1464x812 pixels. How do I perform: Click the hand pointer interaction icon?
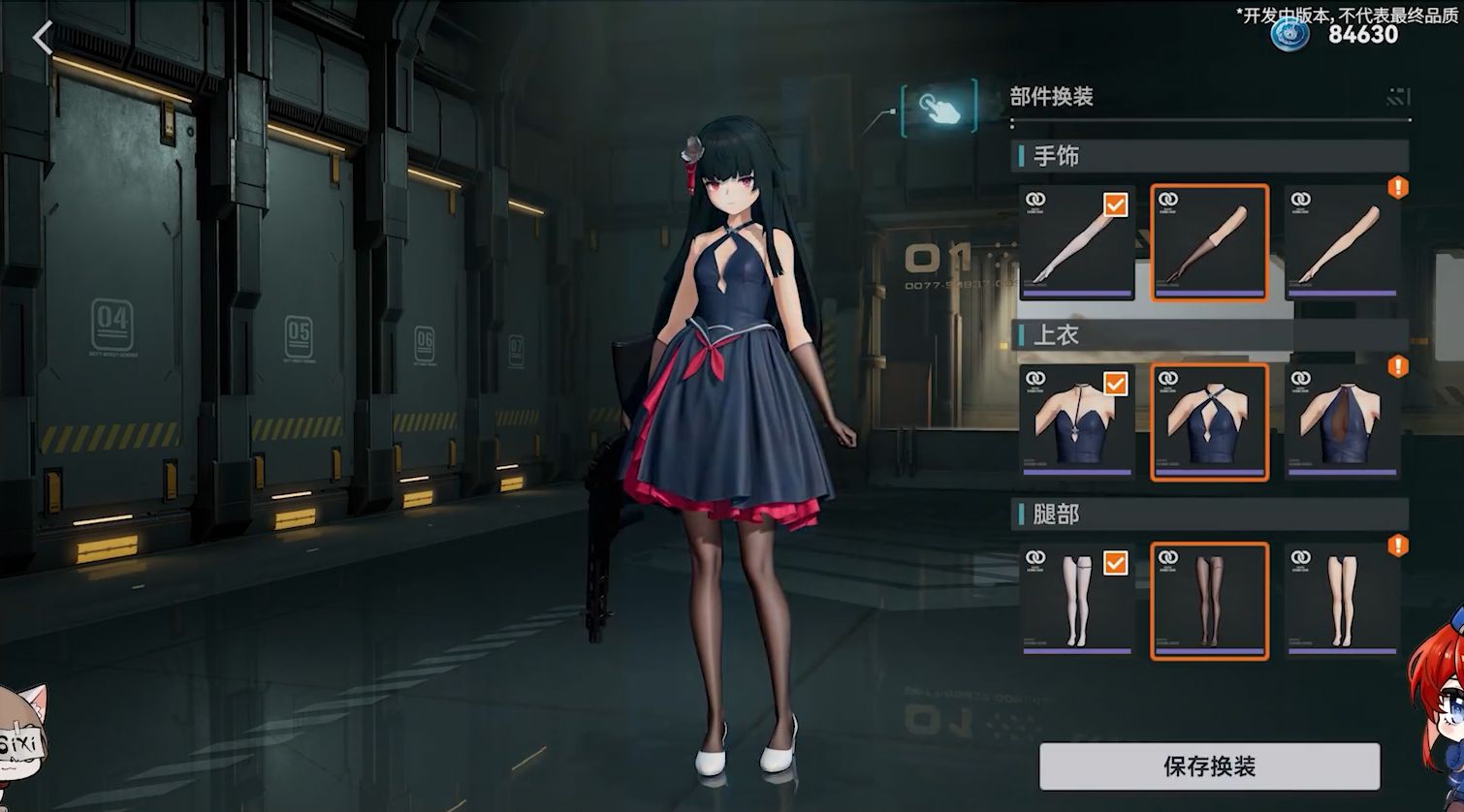click(939, 108)
